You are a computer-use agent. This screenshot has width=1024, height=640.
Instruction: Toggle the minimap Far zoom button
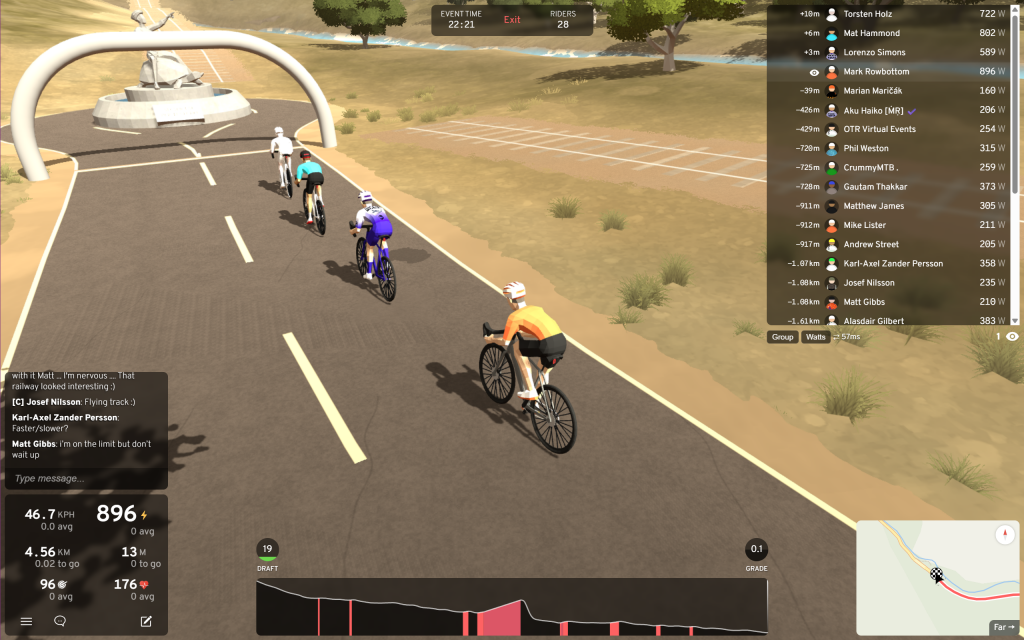click(1002, 628)
